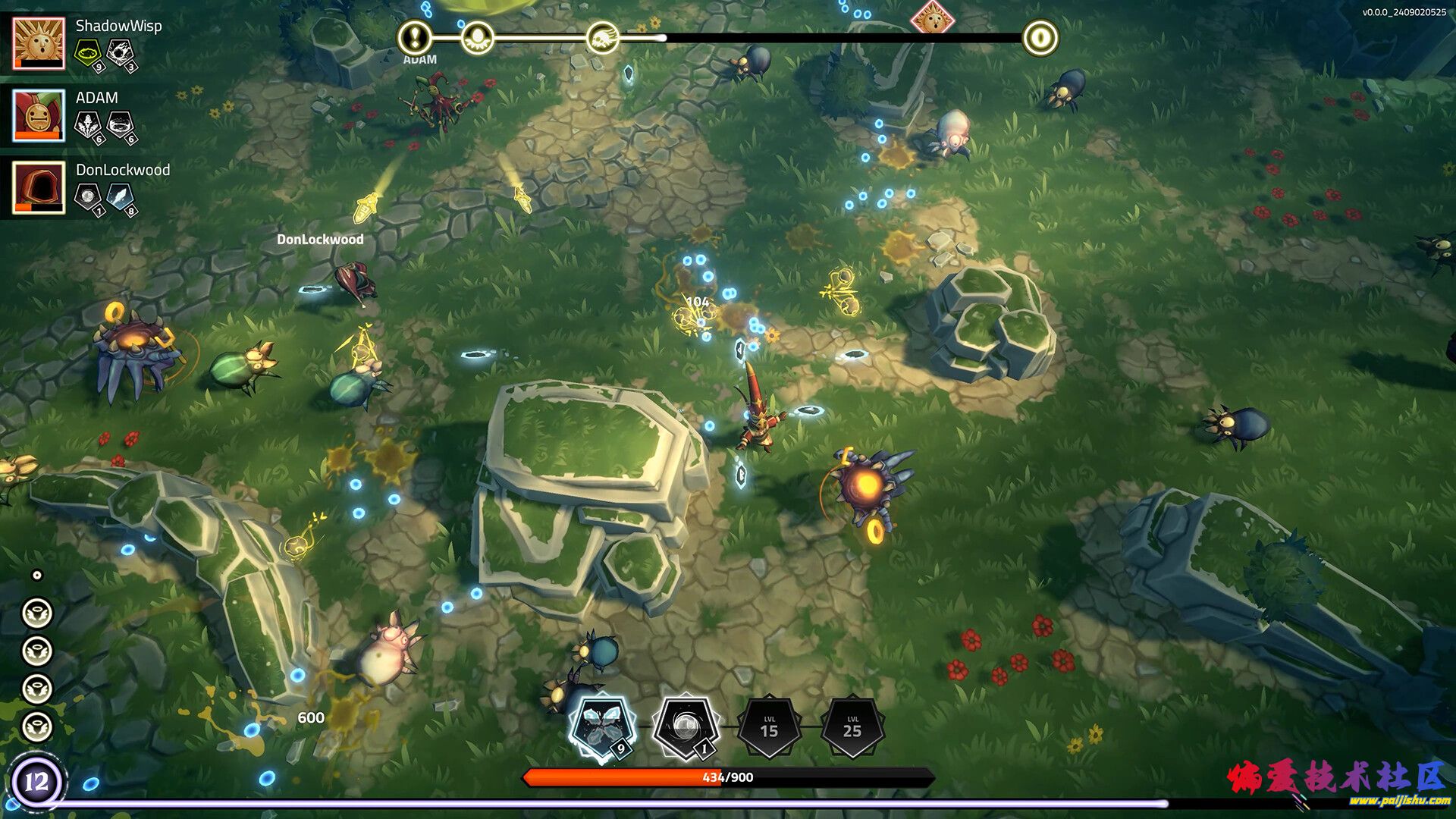Click the locked LVL 15 ability slot
The height and width of the screenshot is (819, 1456).
(x=769, y=726)
